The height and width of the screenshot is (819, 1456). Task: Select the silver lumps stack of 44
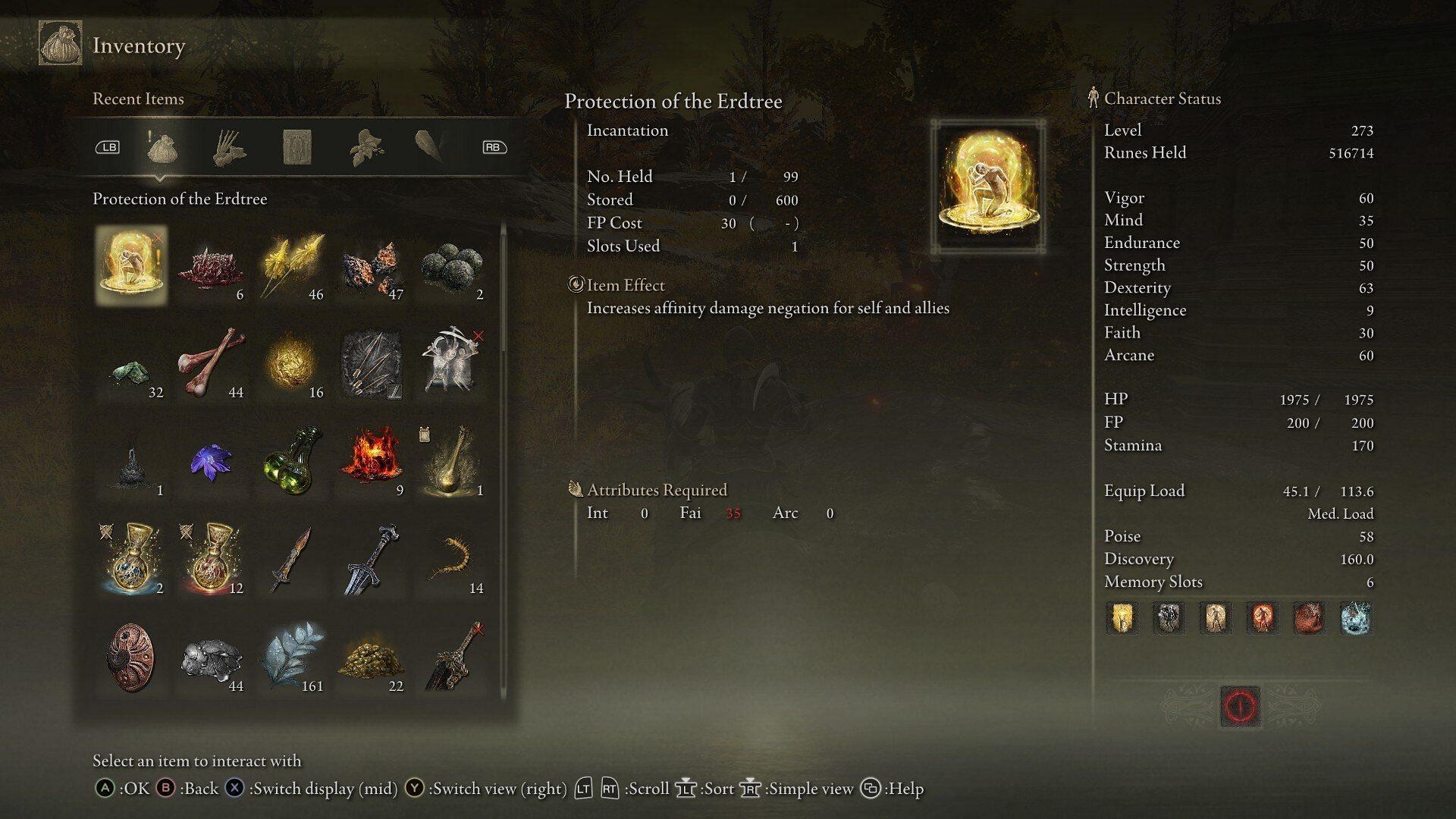coord(211,657)
